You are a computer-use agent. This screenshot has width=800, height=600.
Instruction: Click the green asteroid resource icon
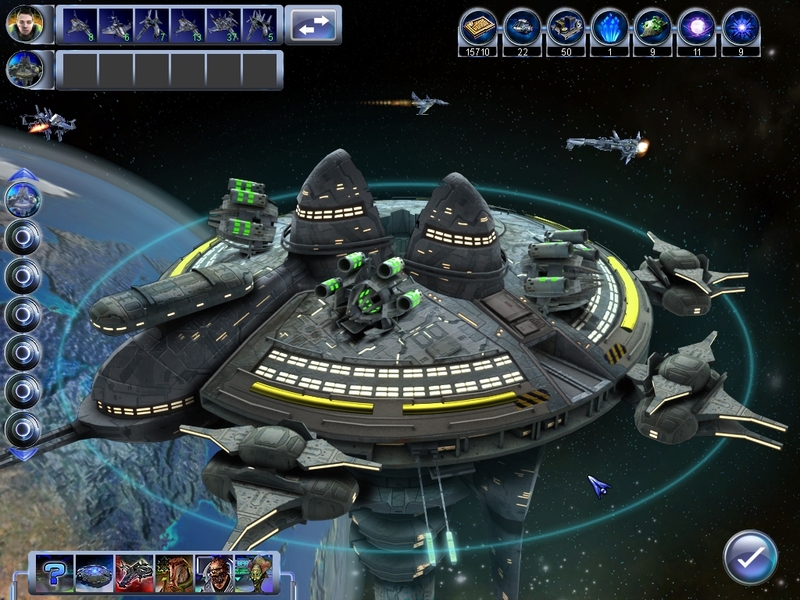(653, 27)
